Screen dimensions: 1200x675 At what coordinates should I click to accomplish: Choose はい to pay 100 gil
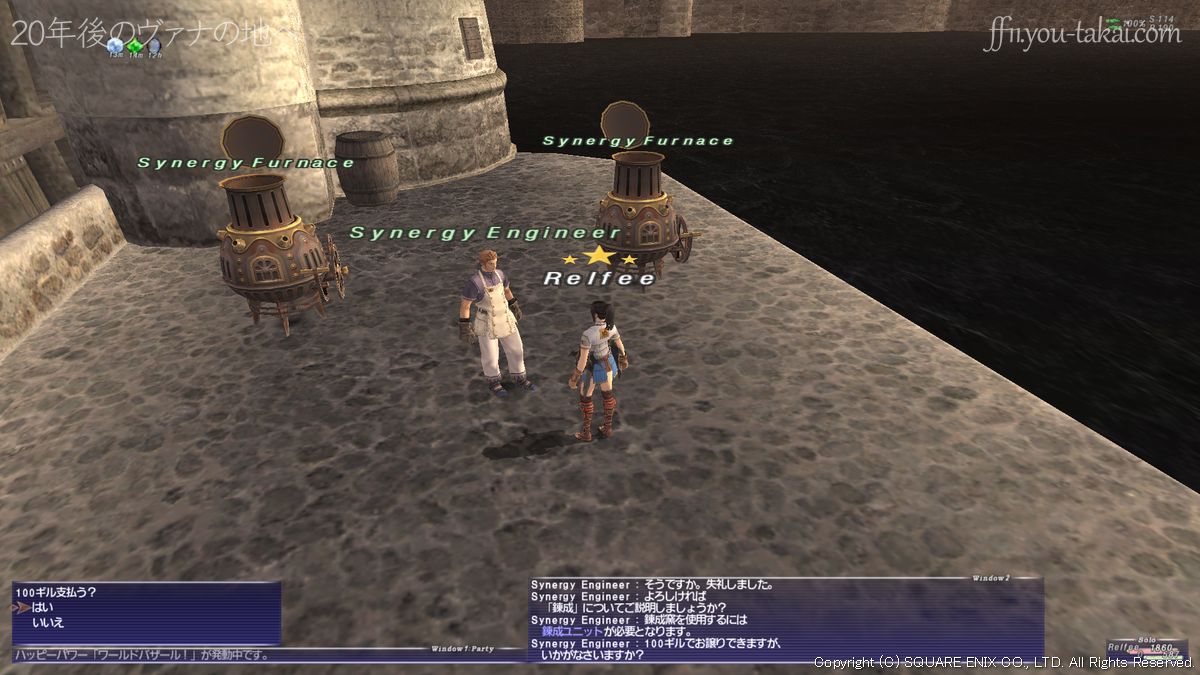tap(42, 607)
